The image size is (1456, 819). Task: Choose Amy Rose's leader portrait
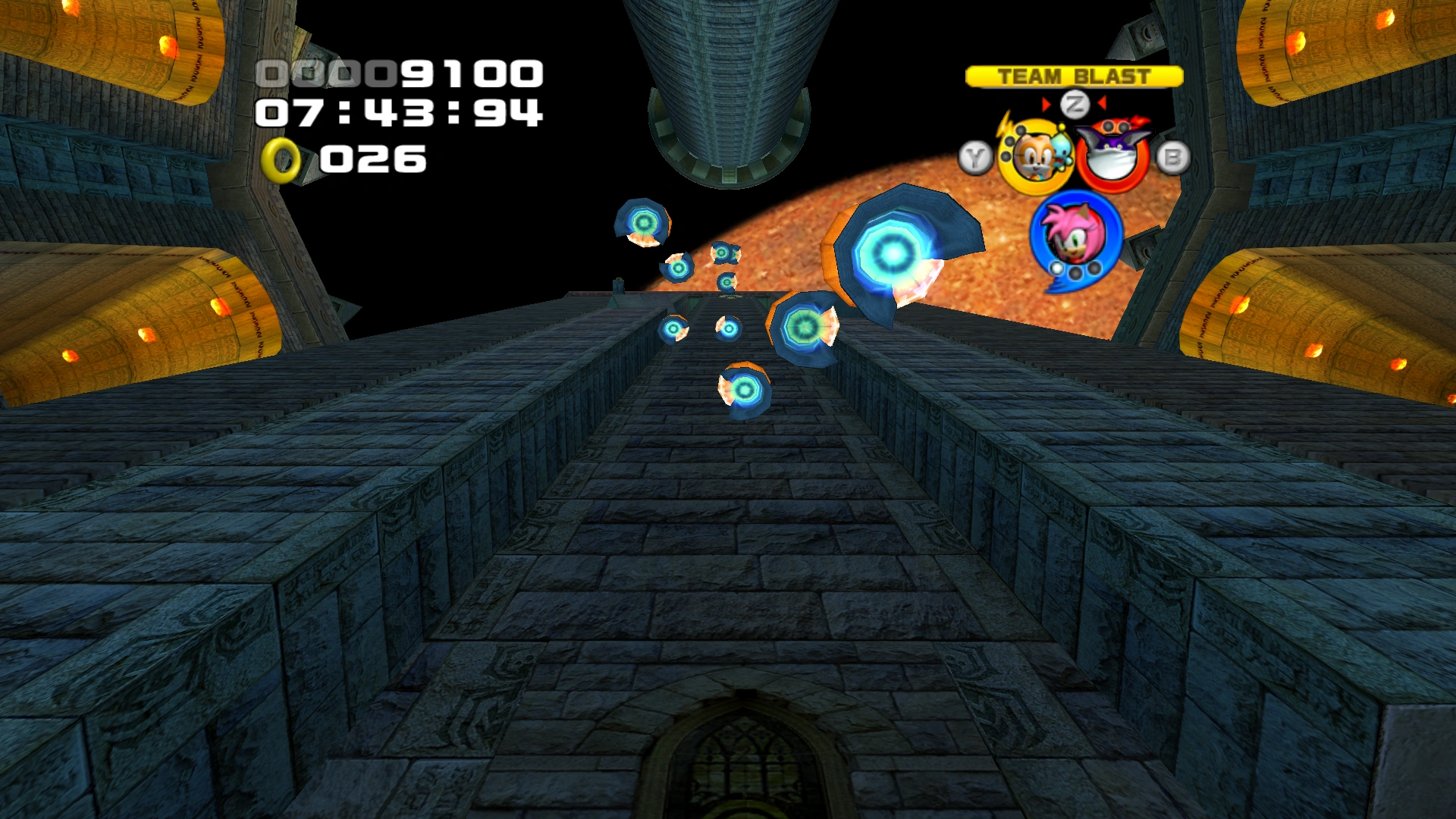coord(1075,234)
